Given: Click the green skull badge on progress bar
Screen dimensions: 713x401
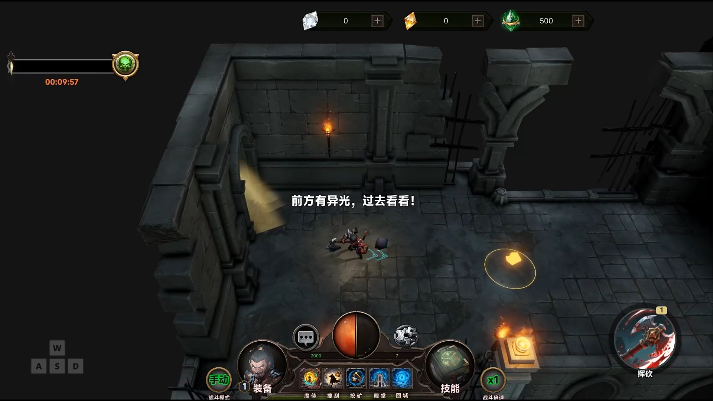Looking at the screenshot, I should point(125,65).
